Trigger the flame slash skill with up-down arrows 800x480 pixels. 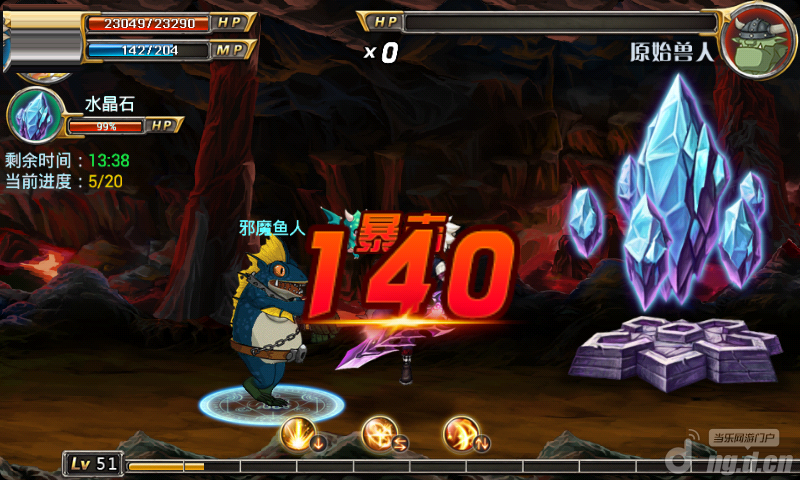tap(460, 434)
